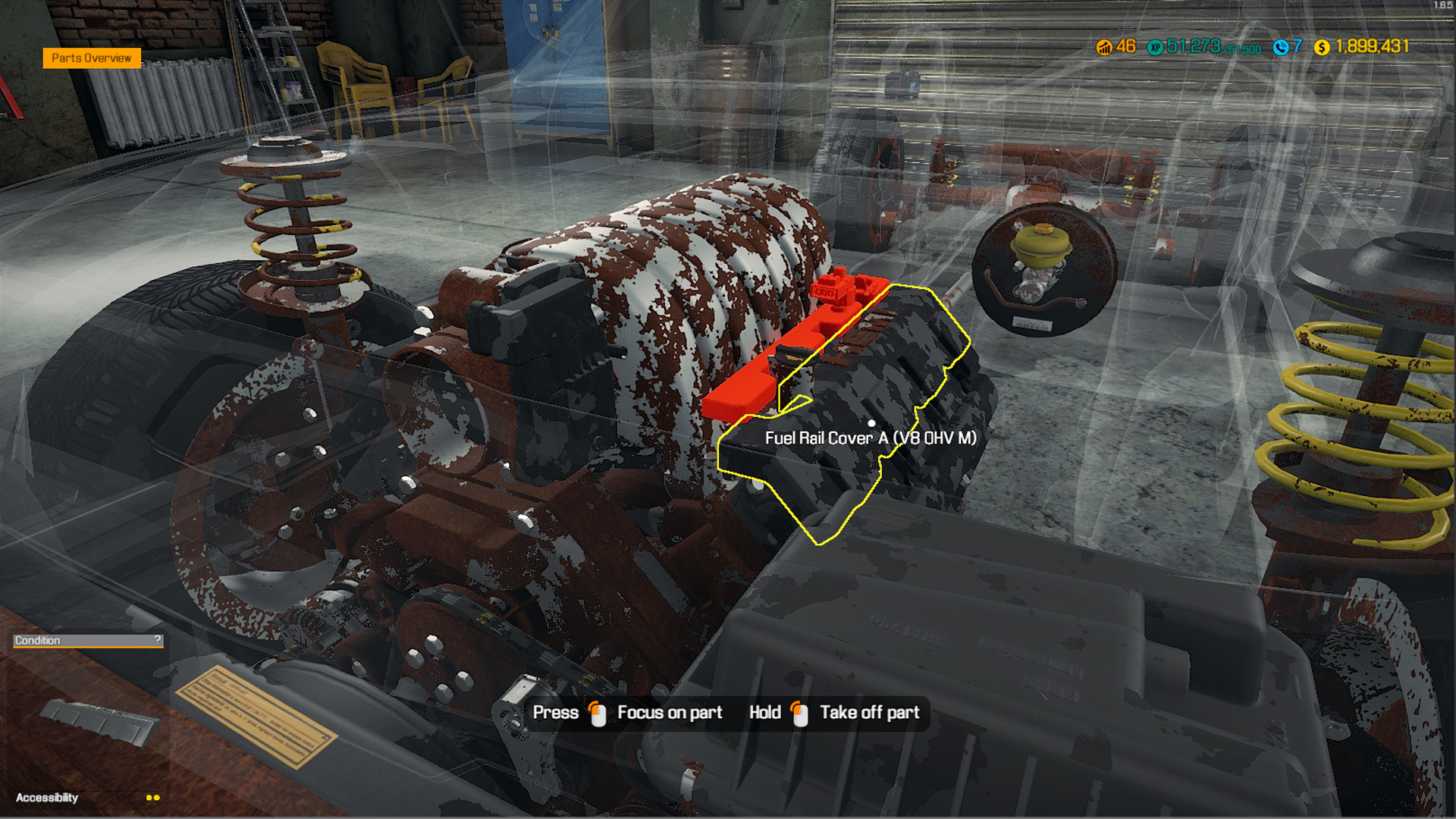
Task: Select the highlighted Fuel Rail Cover A part
Action: pos(872,425)
